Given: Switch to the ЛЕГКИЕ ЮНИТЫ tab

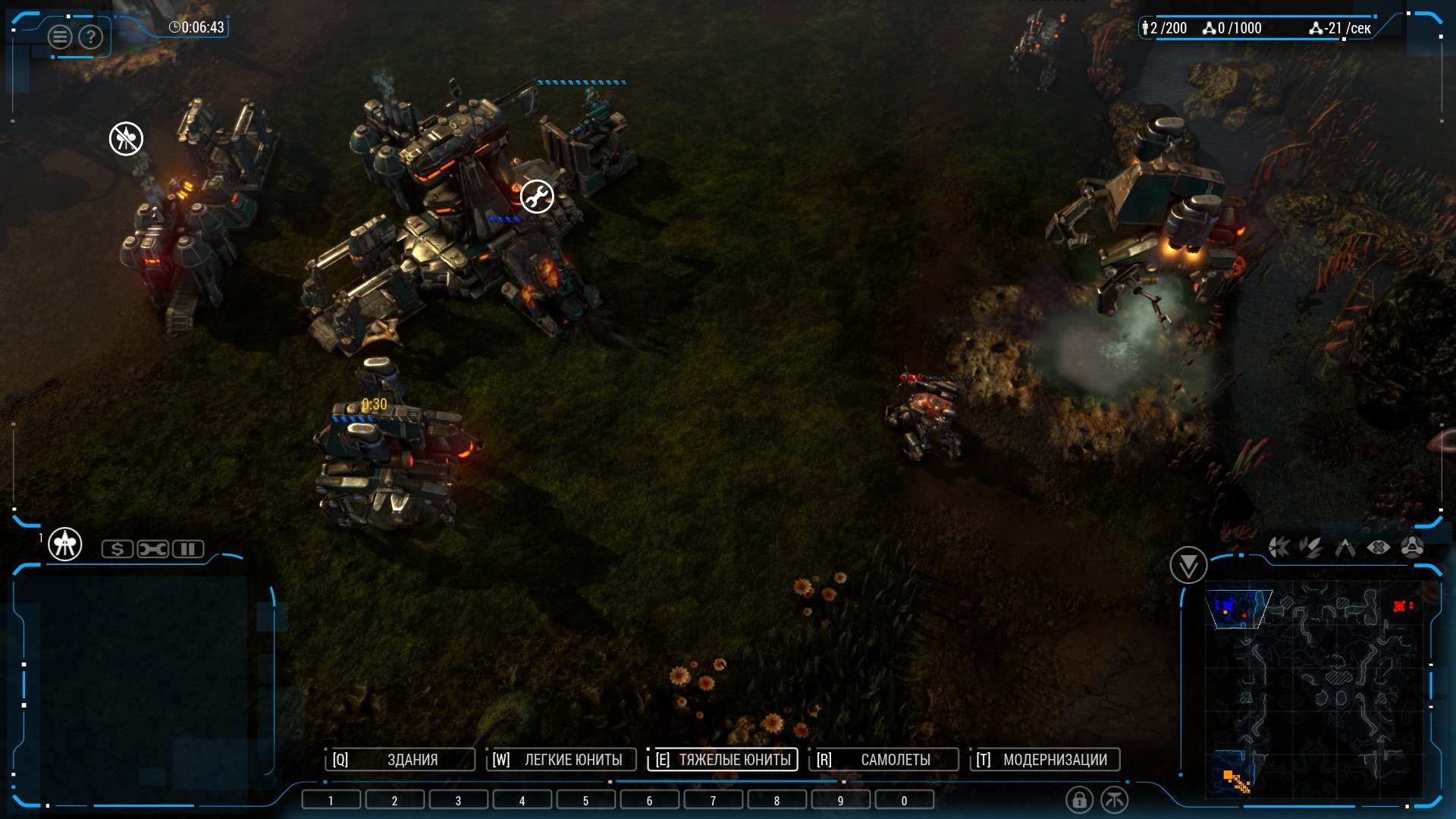Looking at the screenshot, I should [561, 759].
